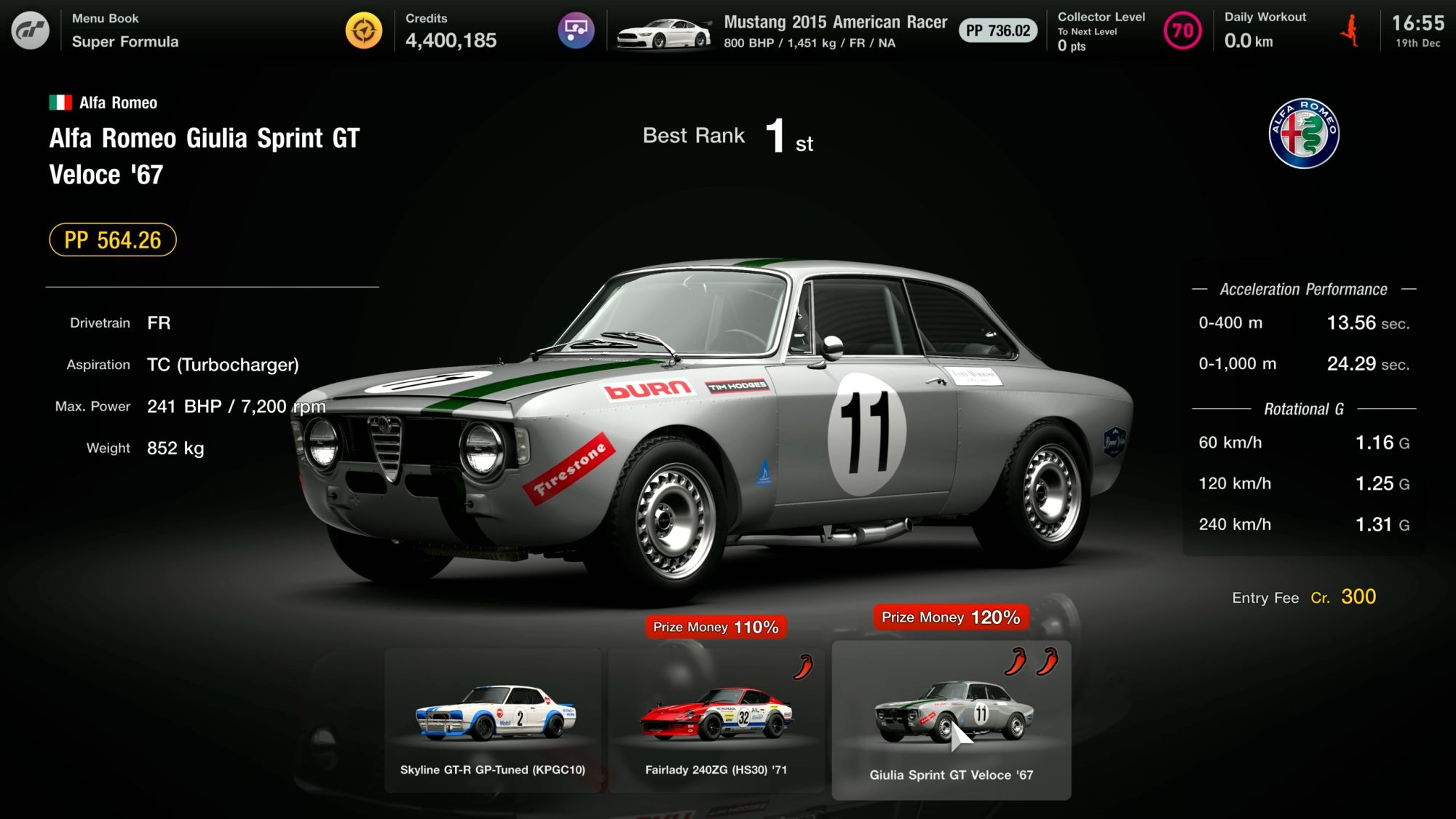This screenshot has height=819, width=1456.
Task: Open the purple showcase icon
Action: coord(576,31)
